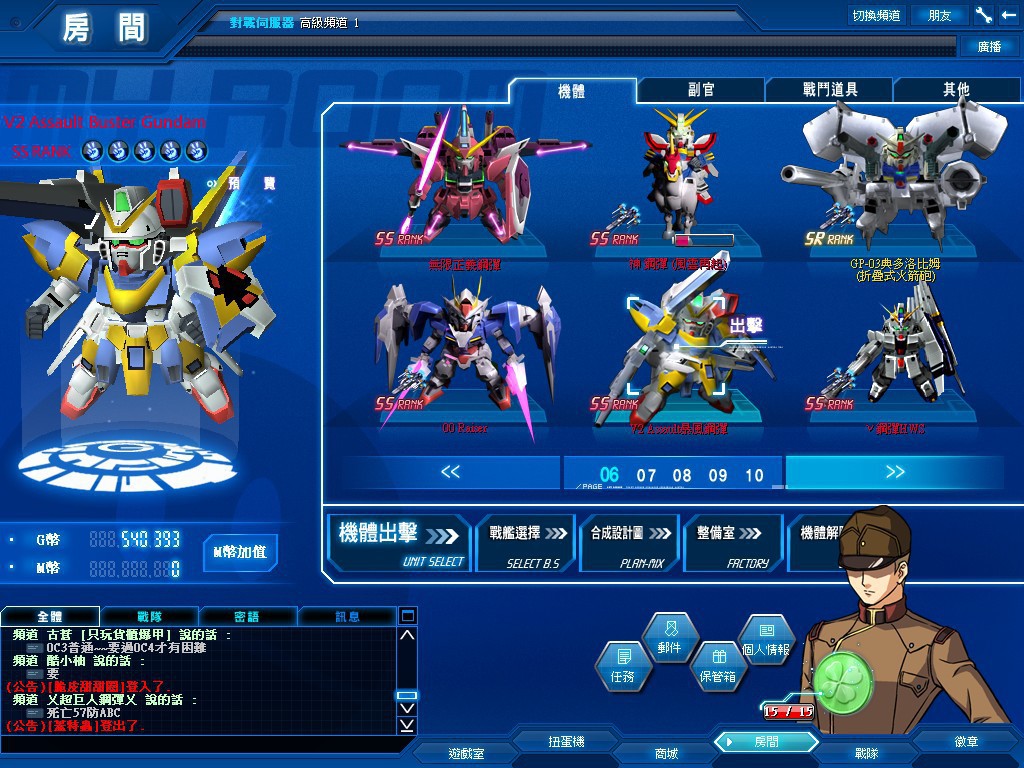The height and width of the screenshot is (768, 1024).
Task: Go to the next unit page arrow
Action: [895, 473]
